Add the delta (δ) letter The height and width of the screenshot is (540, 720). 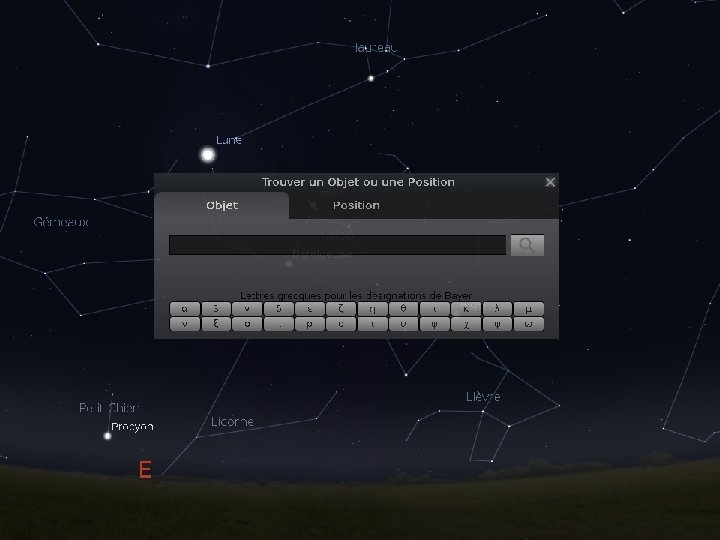coord(278,308)
